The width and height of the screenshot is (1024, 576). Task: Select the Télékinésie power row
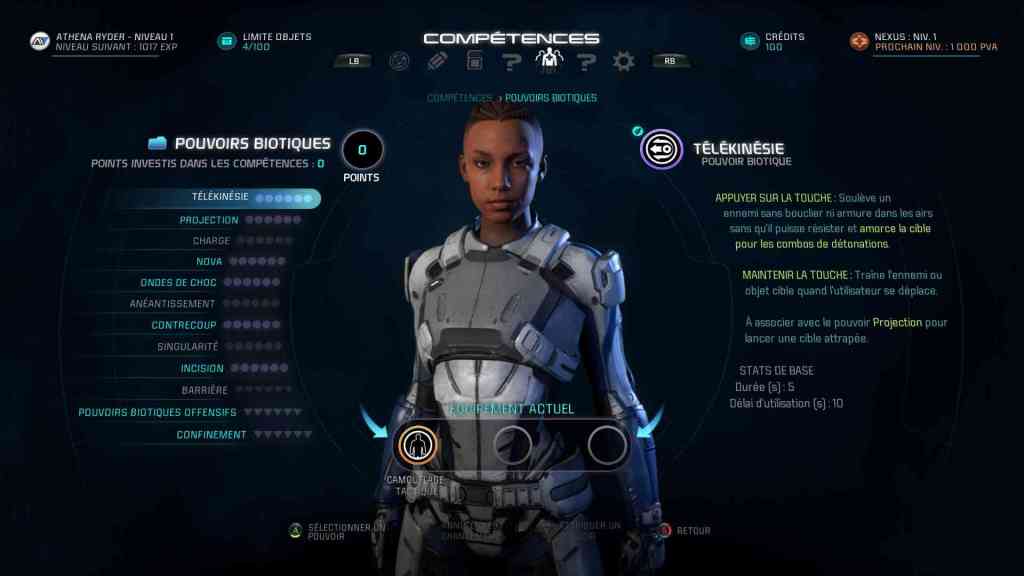(220, 198)
